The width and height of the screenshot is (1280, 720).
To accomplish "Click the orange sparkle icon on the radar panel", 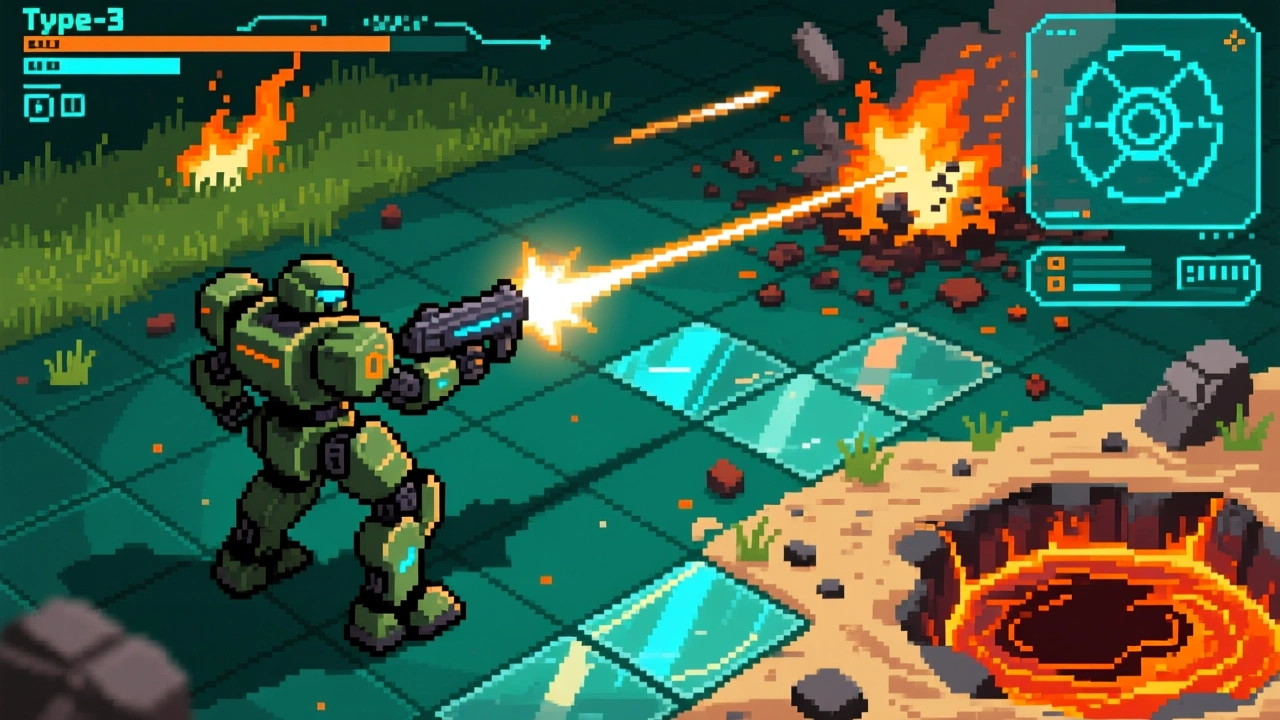I will [x=1234, y=40].
